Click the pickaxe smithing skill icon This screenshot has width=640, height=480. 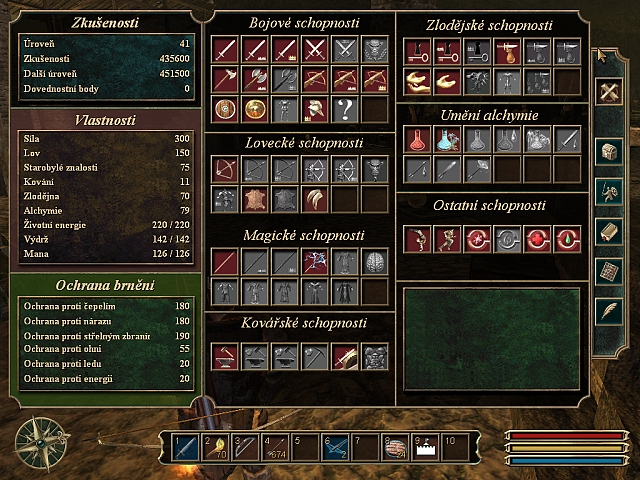coord(315,355)
